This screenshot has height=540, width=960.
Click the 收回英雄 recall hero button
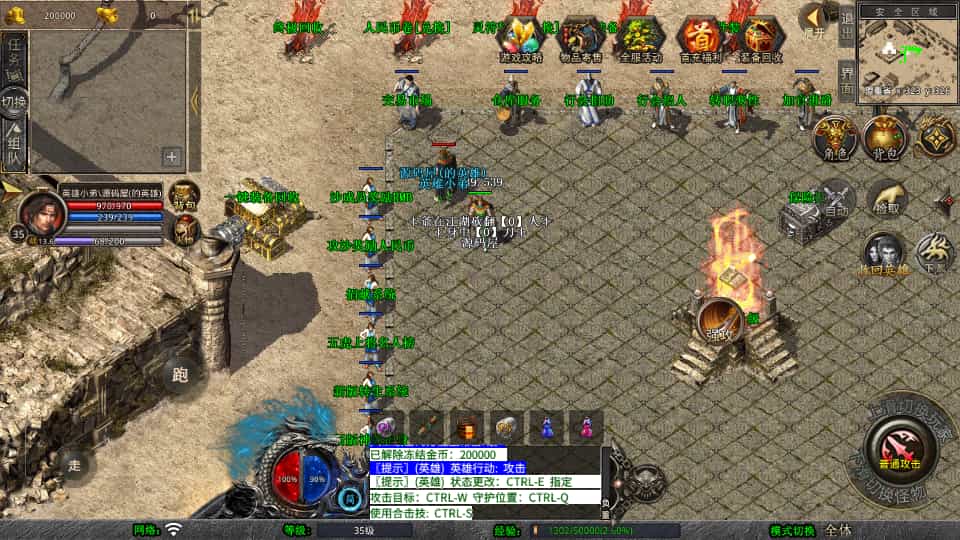(x=884, y=255)
